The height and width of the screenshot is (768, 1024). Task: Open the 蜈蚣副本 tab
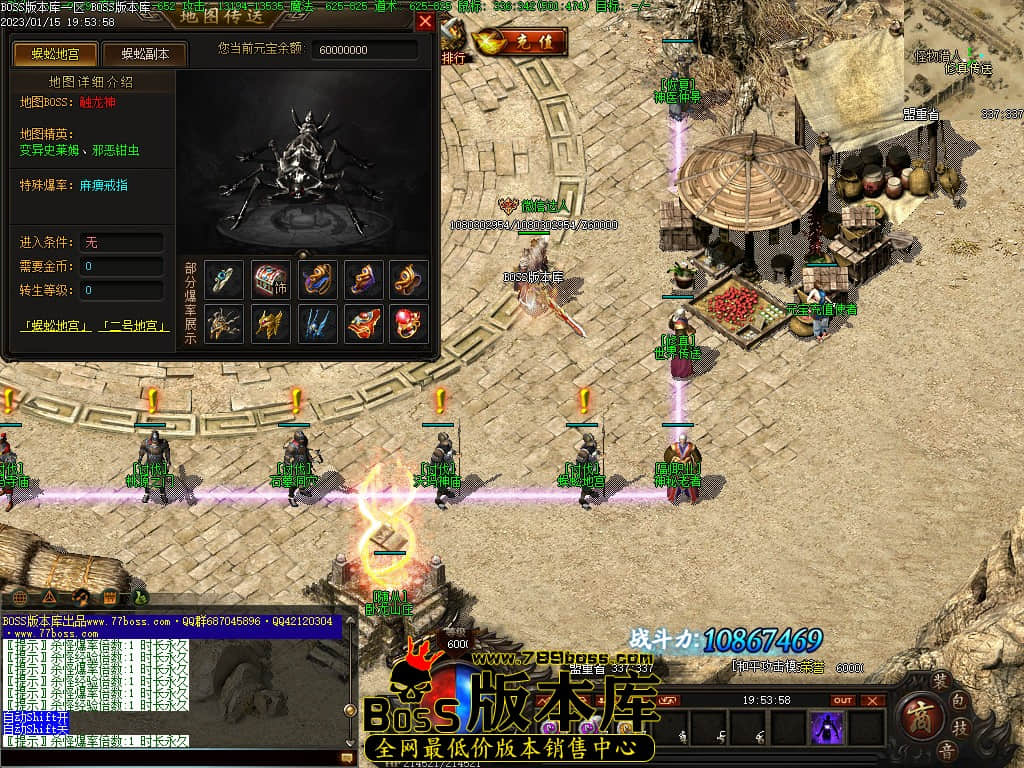click(144, 54)
